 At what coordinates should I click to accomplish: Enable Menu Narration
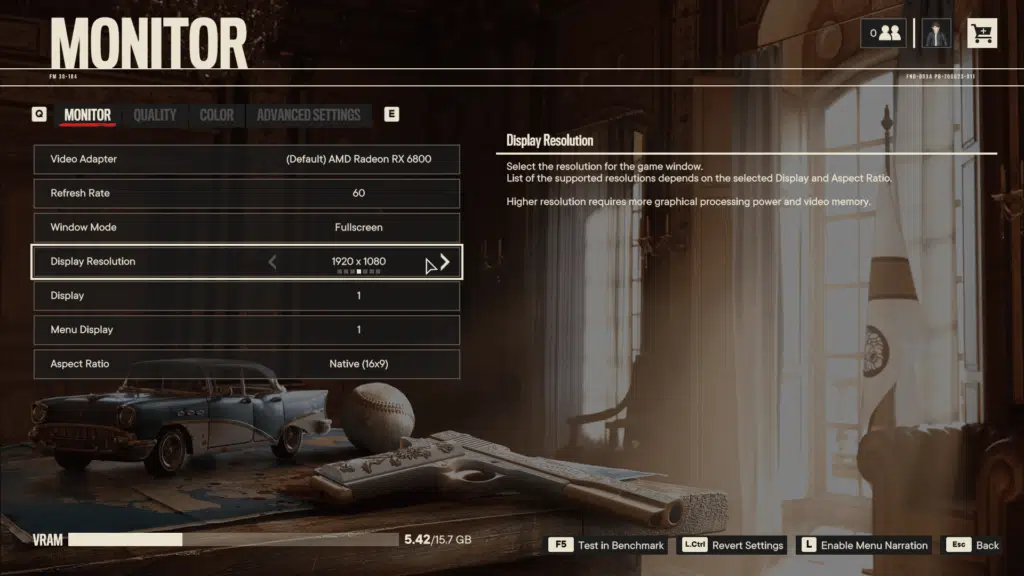coord(864,545)
